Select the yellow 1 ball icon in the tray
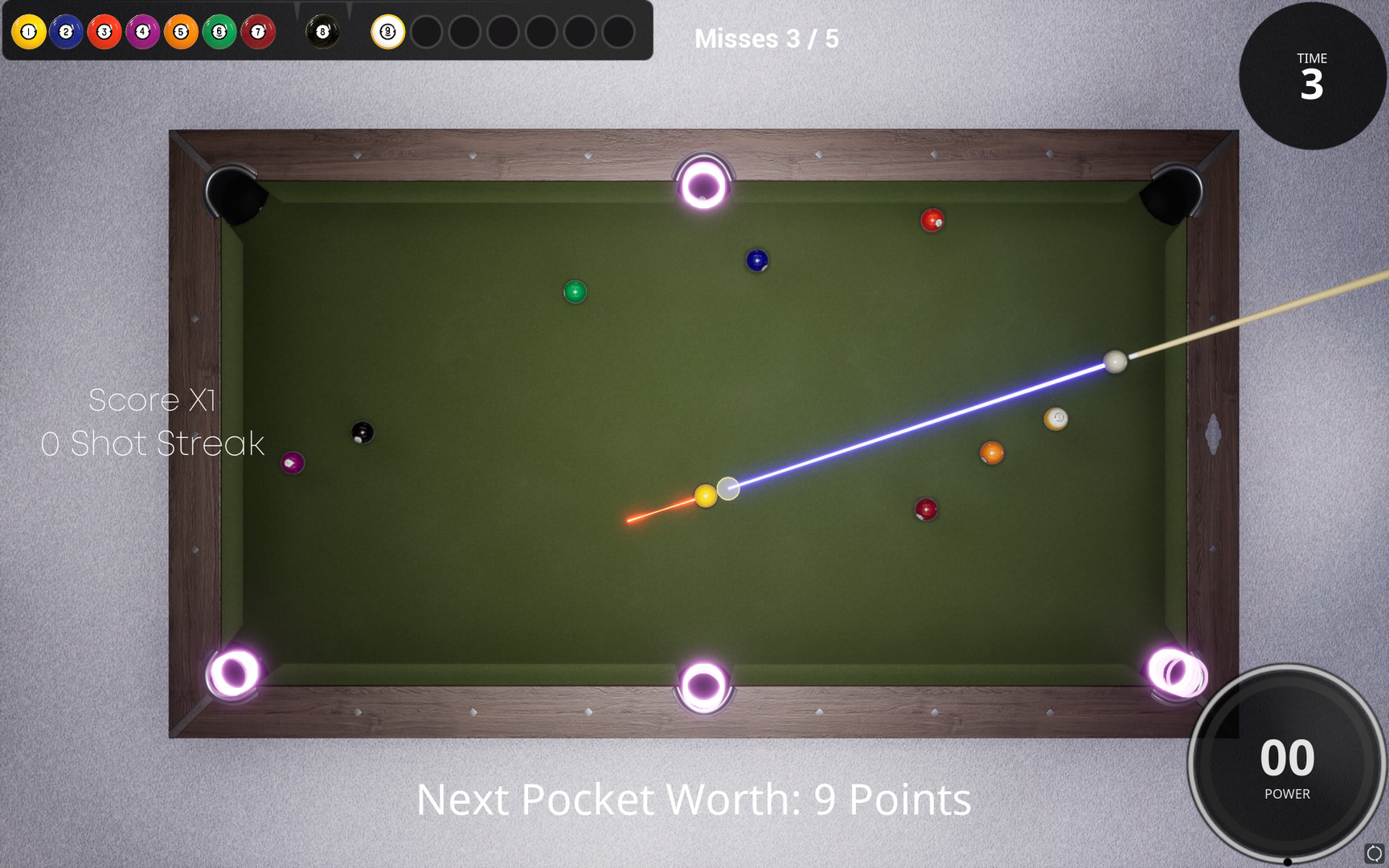1389x868 pixels. pos(29,33)
